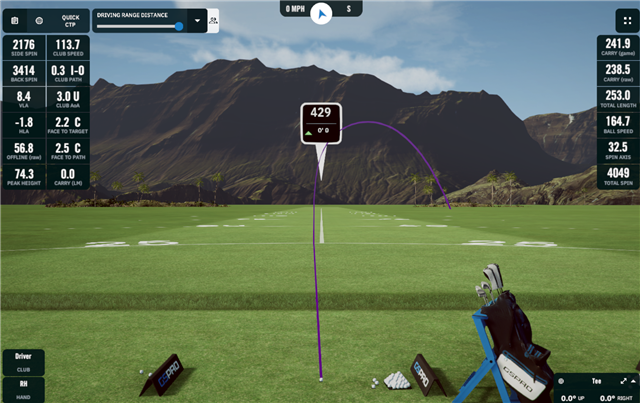This screenshot has width=640, height=403.
Task: Start Quick CTP mode
Action: [70, 19]
